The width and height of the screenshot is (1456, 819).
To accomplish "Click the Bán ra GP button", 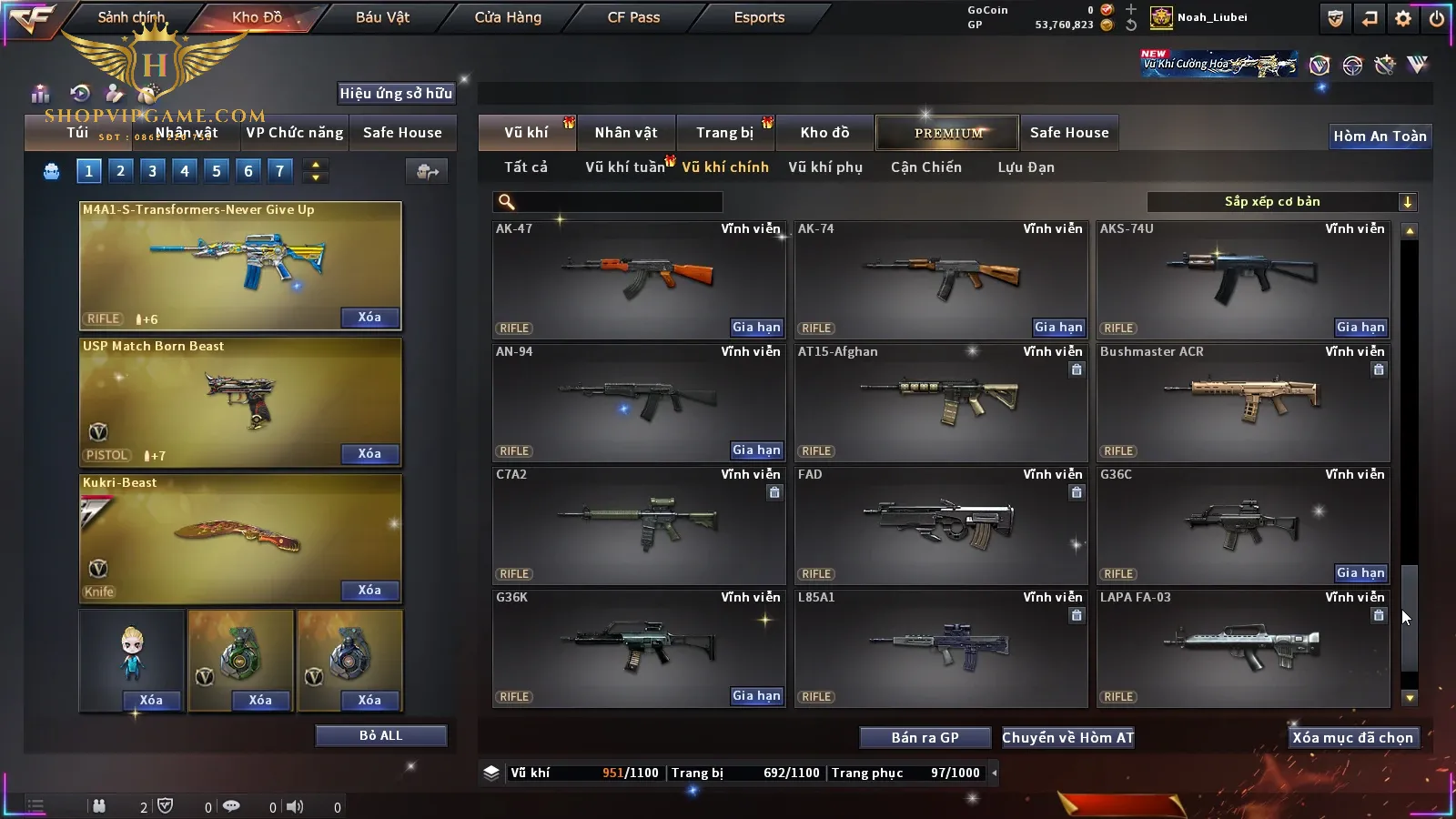I will click(925, 738).
